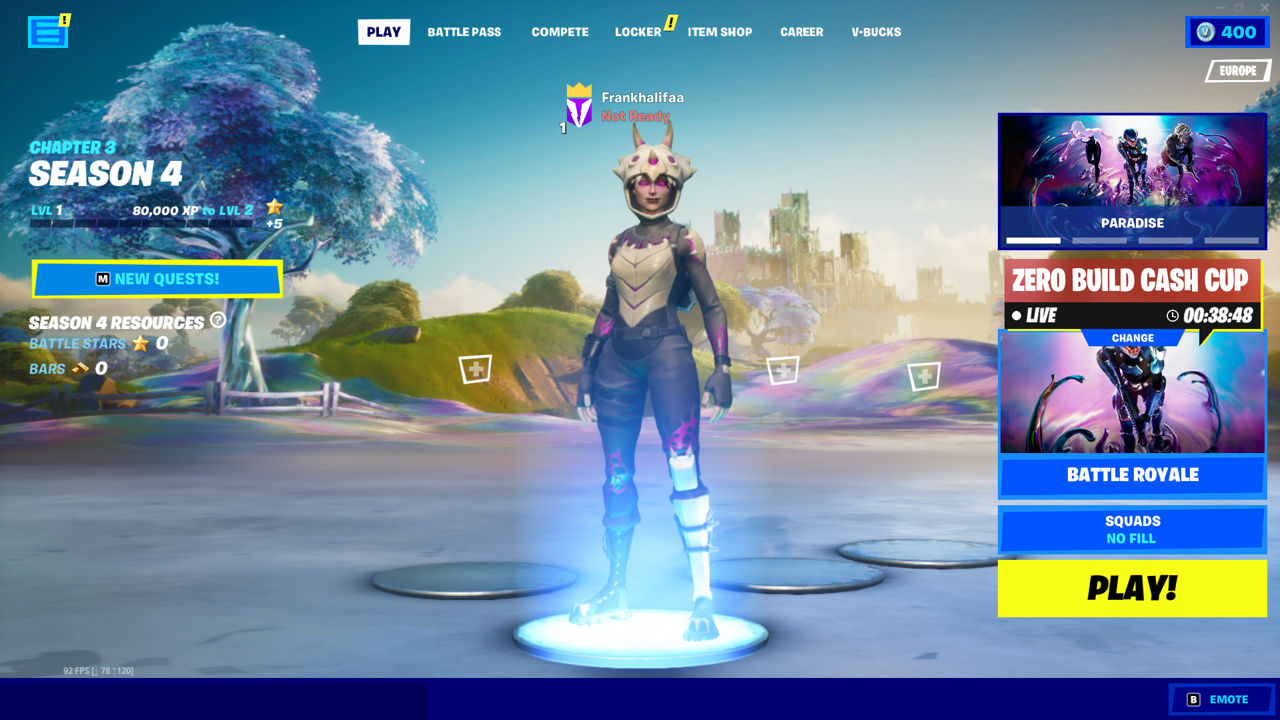Select the crown banner above Frankhalifaa
The image size is (1280, 720).
[x=577, y=103]
